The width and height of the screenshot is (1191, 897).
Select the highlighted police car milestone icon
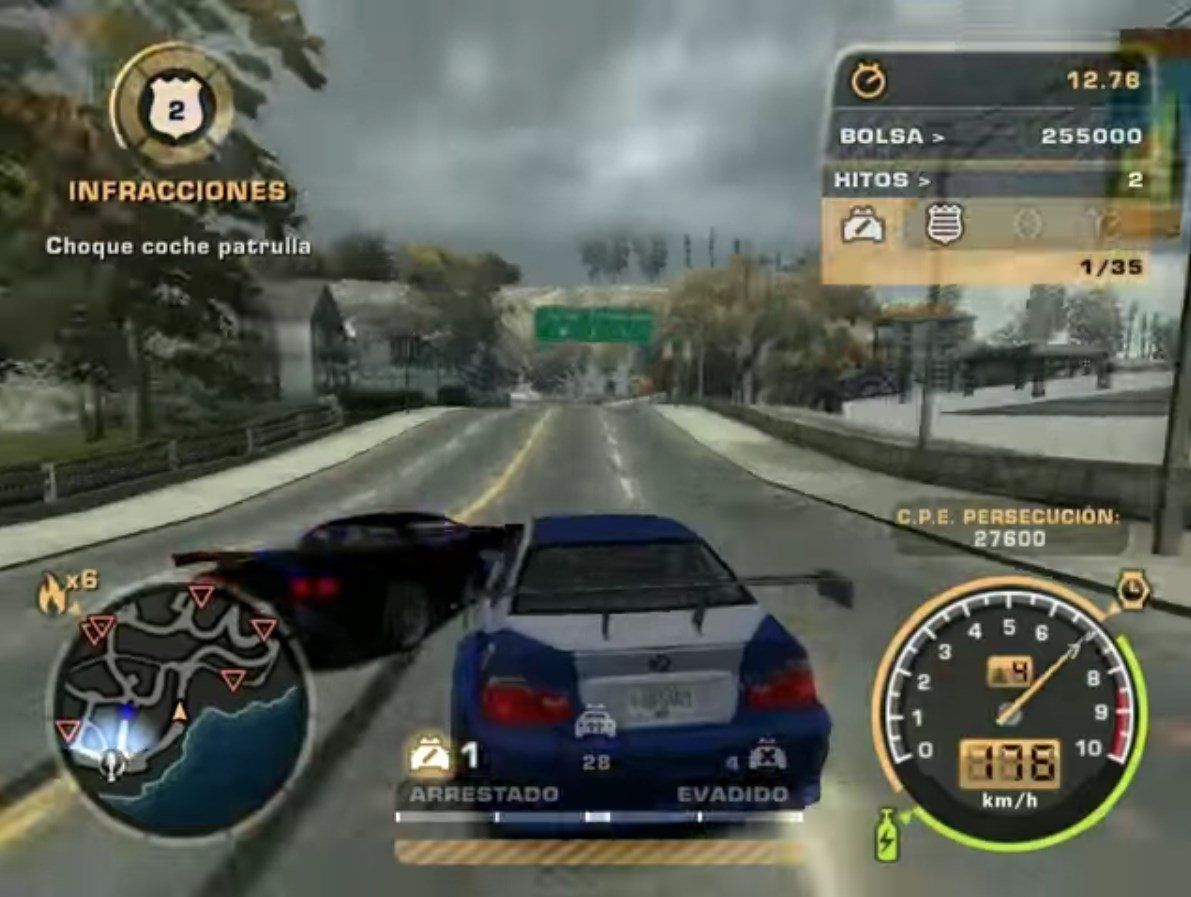pyautogui.click(x=862, y=227)
